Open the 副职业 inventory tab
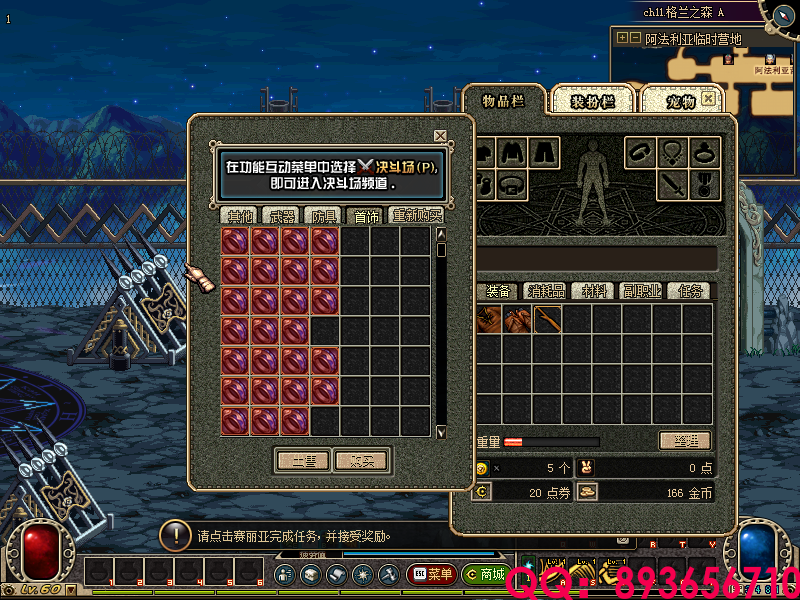The width and height of the screenshot is (800, 600). click(642, 291)
